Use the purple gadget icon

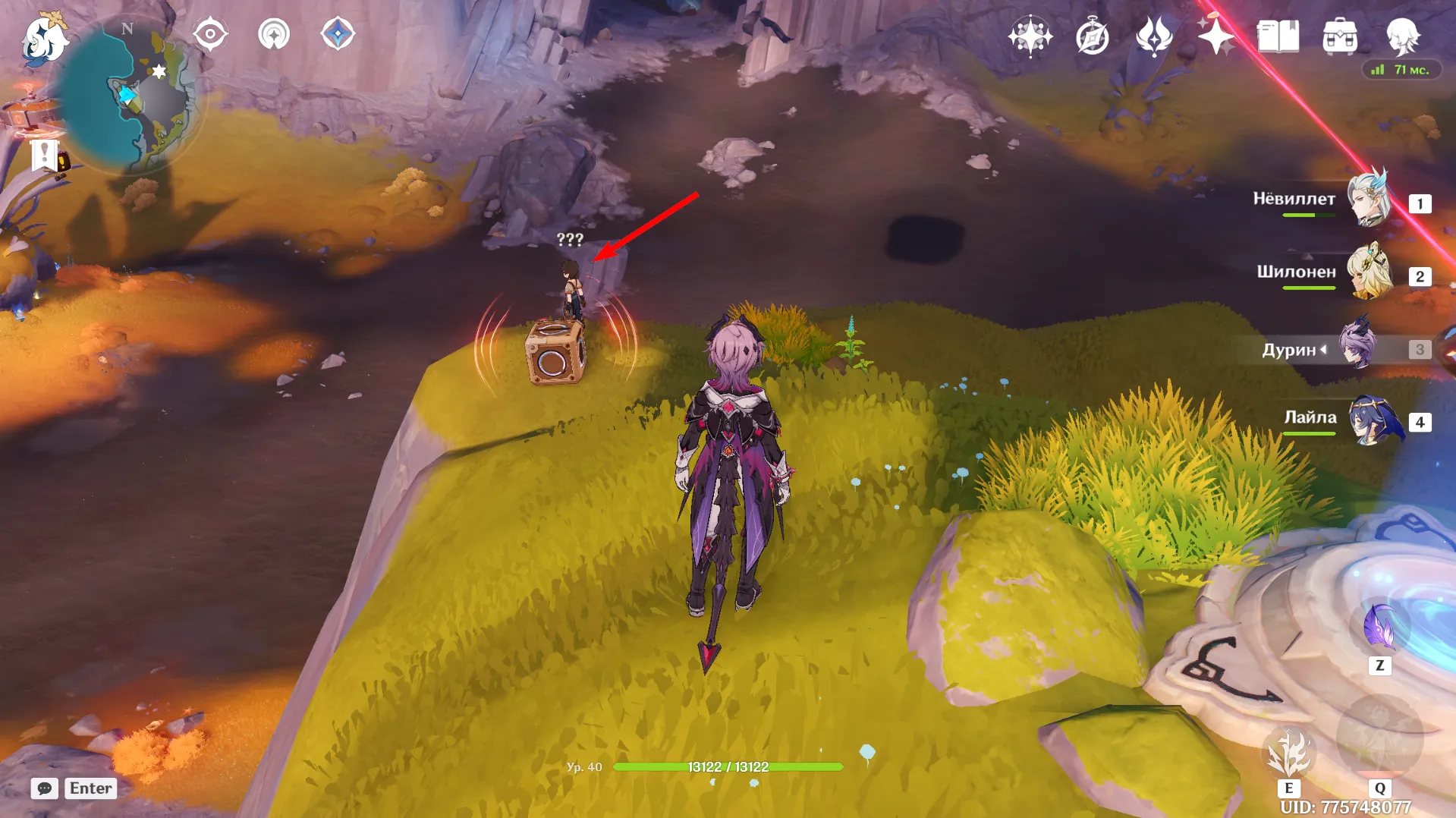coord(1379,627)
